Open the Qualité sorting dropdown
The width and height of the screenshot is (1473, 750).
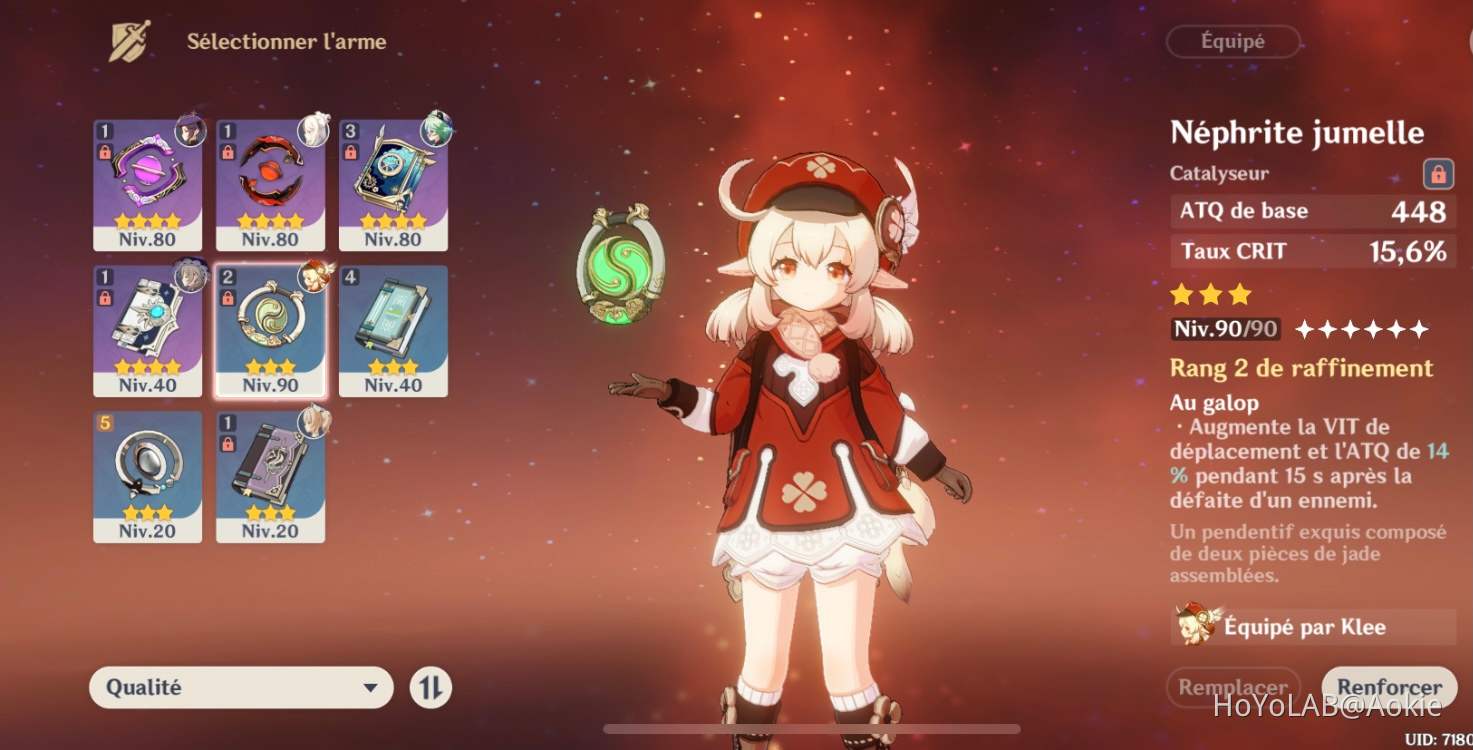[x=240, y=687]
